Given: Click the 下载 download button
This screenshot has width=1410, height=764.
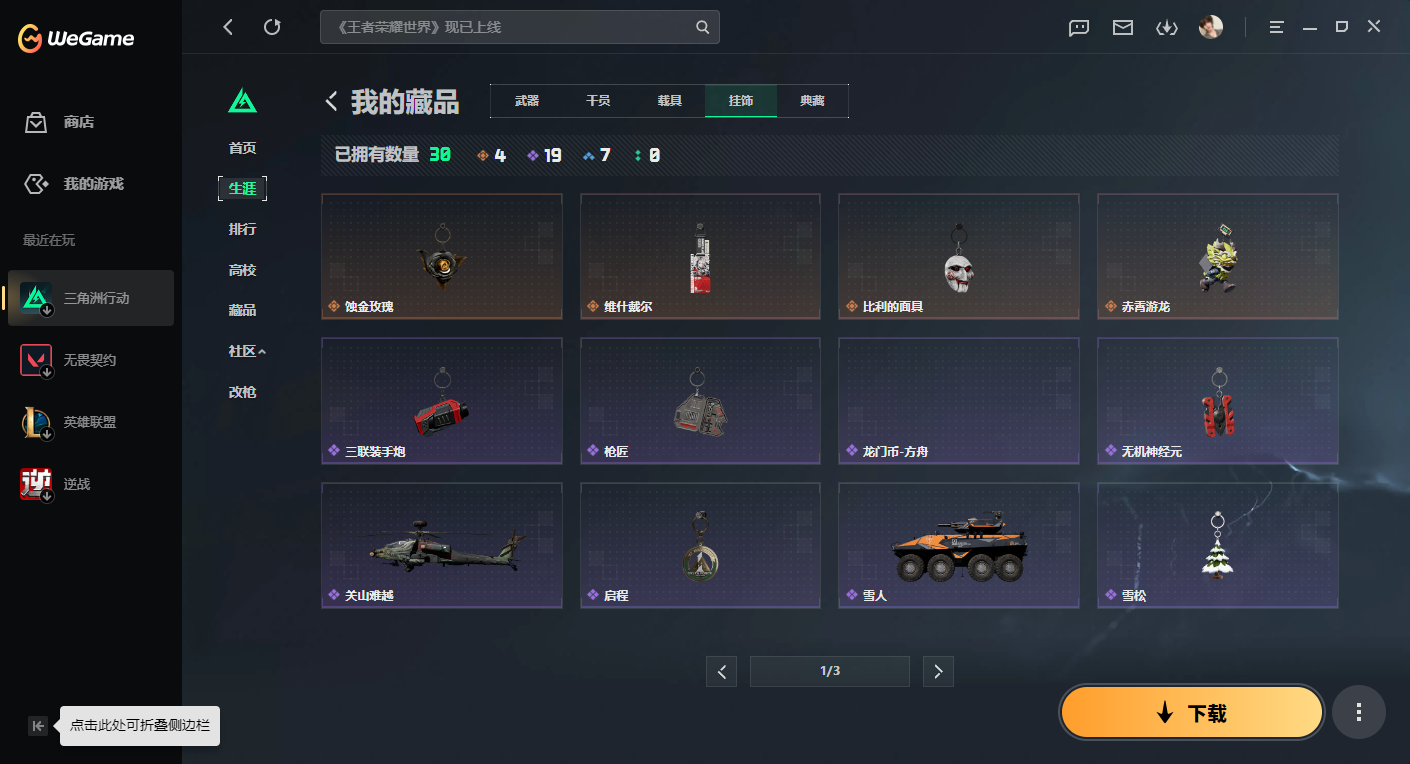Looking at the screenshot, I should (x=1191, y=712).
